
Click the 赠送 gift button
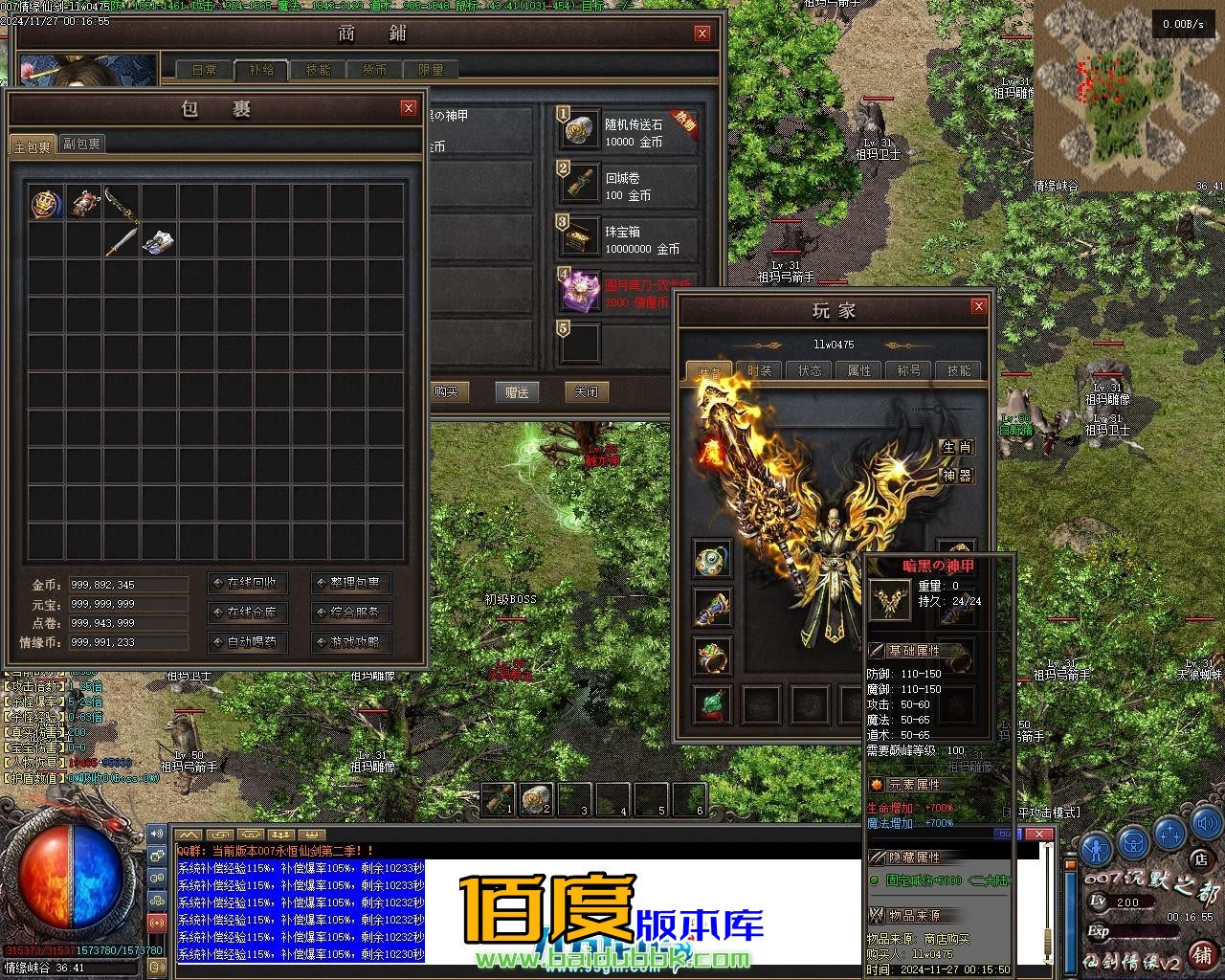coord(517,392)
